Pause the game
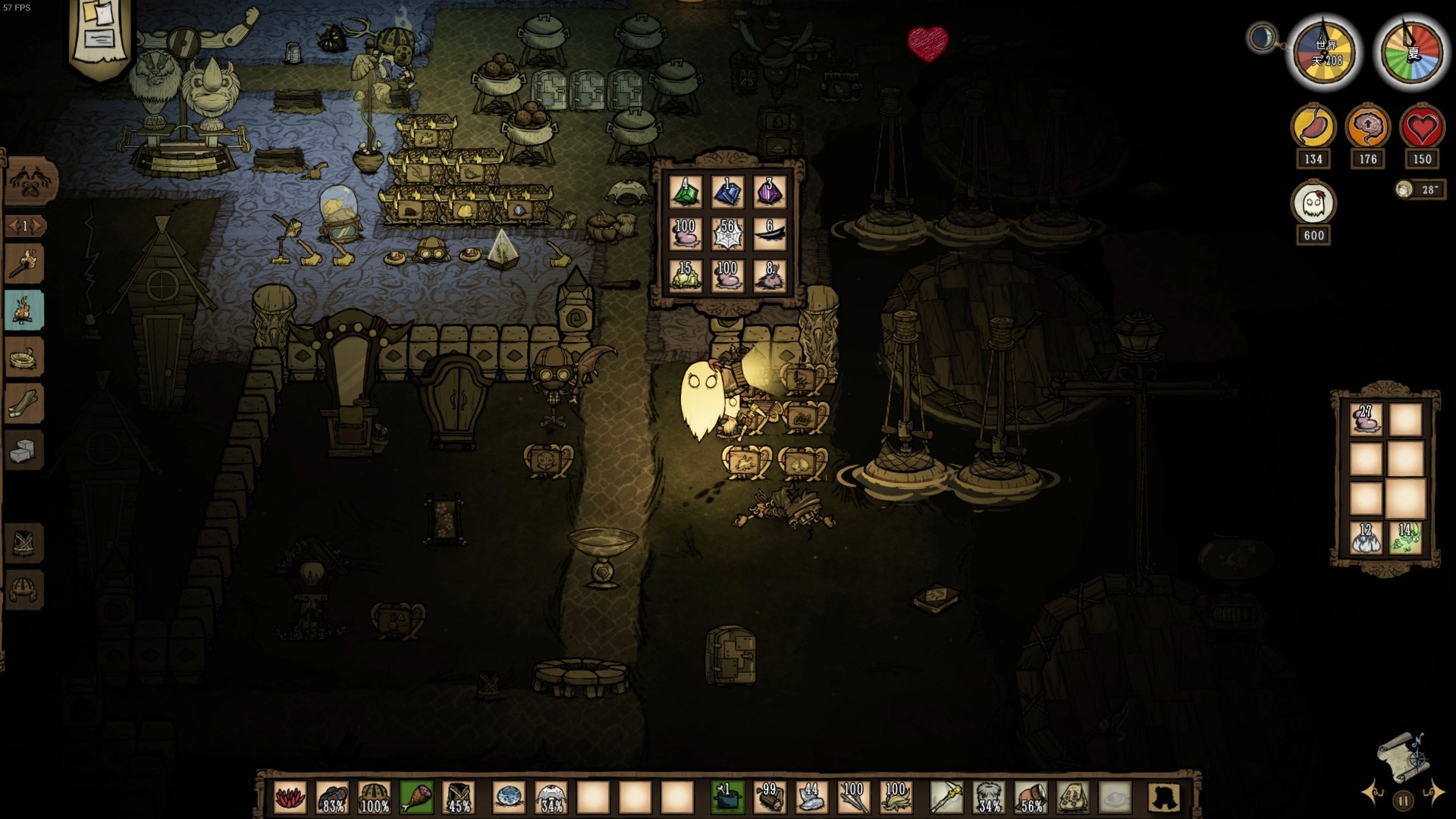Image resolution: width=1456 pixels, height=819 pixels. coord(1403,800)
